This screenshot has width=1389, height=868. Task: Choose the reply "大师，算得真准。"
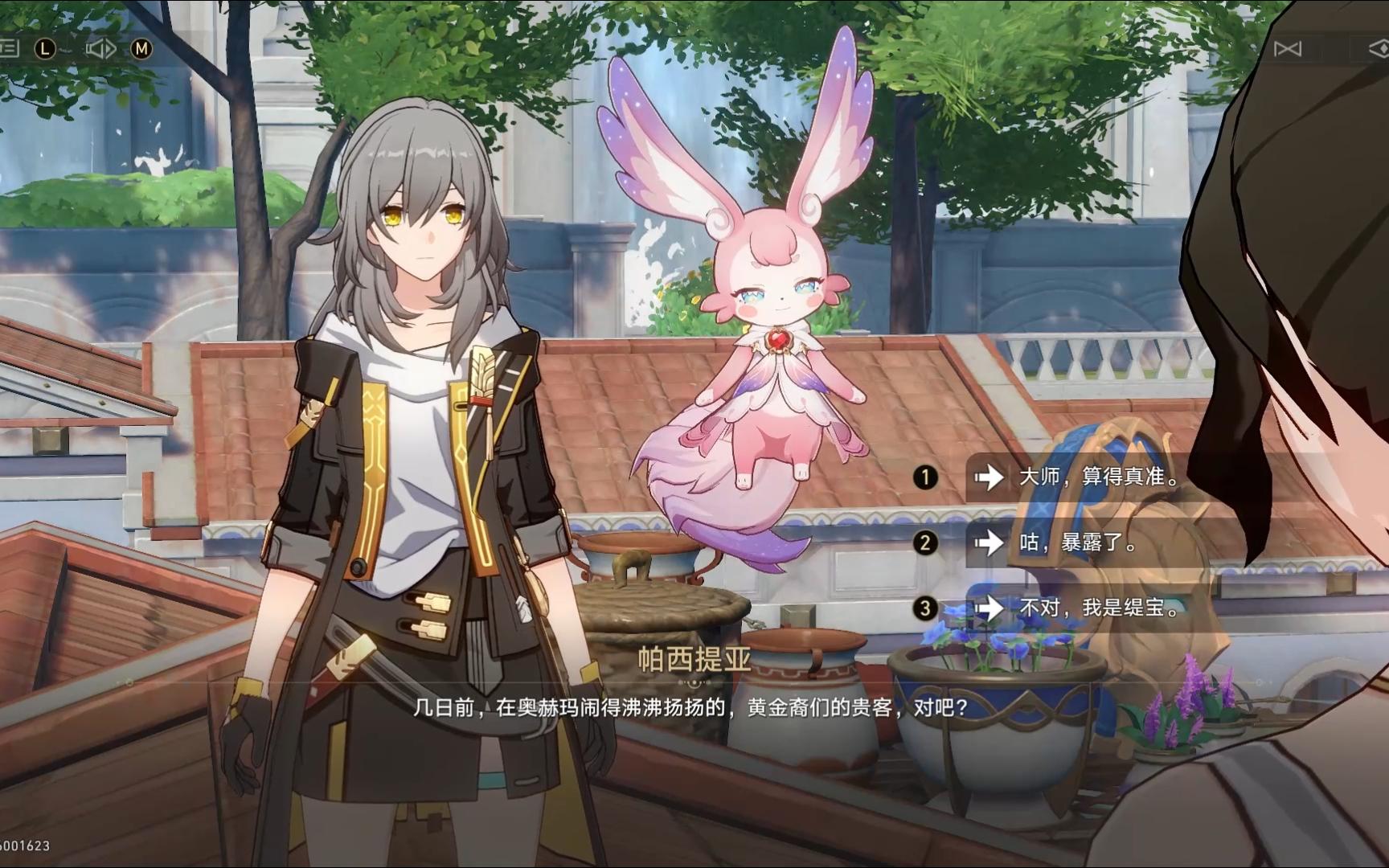(1100, 477)
